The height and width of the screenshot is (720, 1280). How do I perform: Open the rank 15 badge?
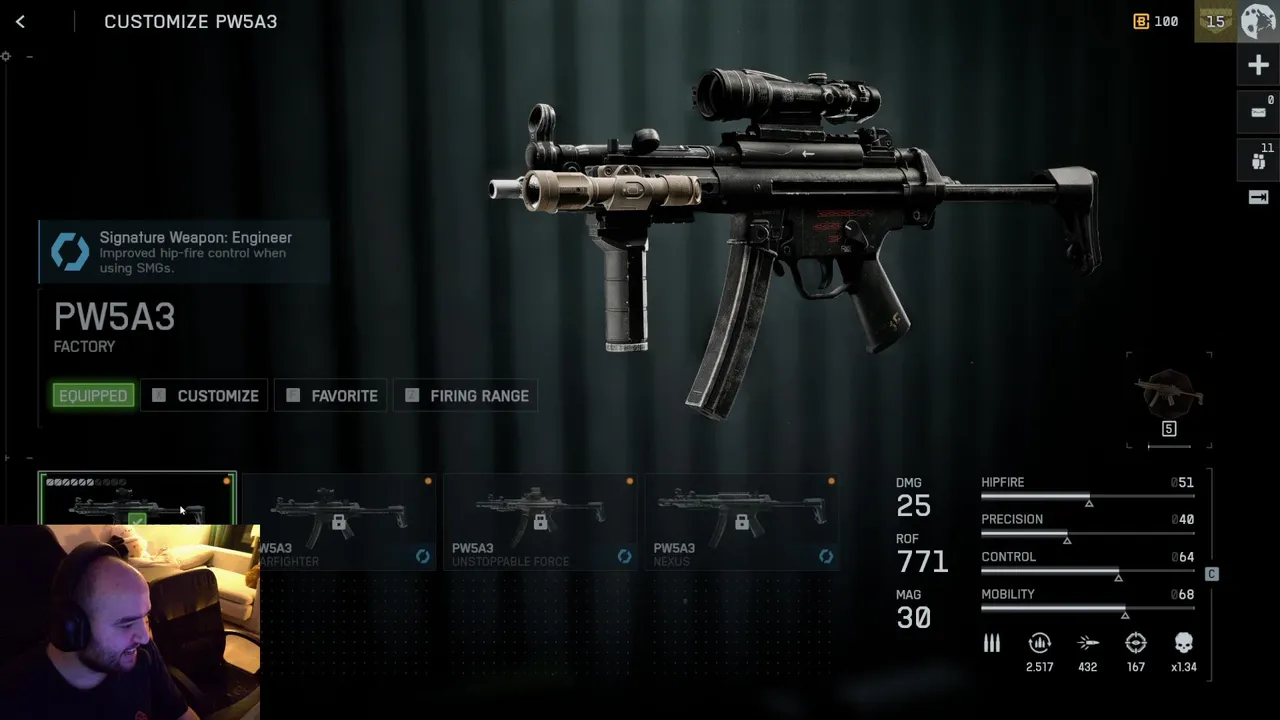point(1215,21)
